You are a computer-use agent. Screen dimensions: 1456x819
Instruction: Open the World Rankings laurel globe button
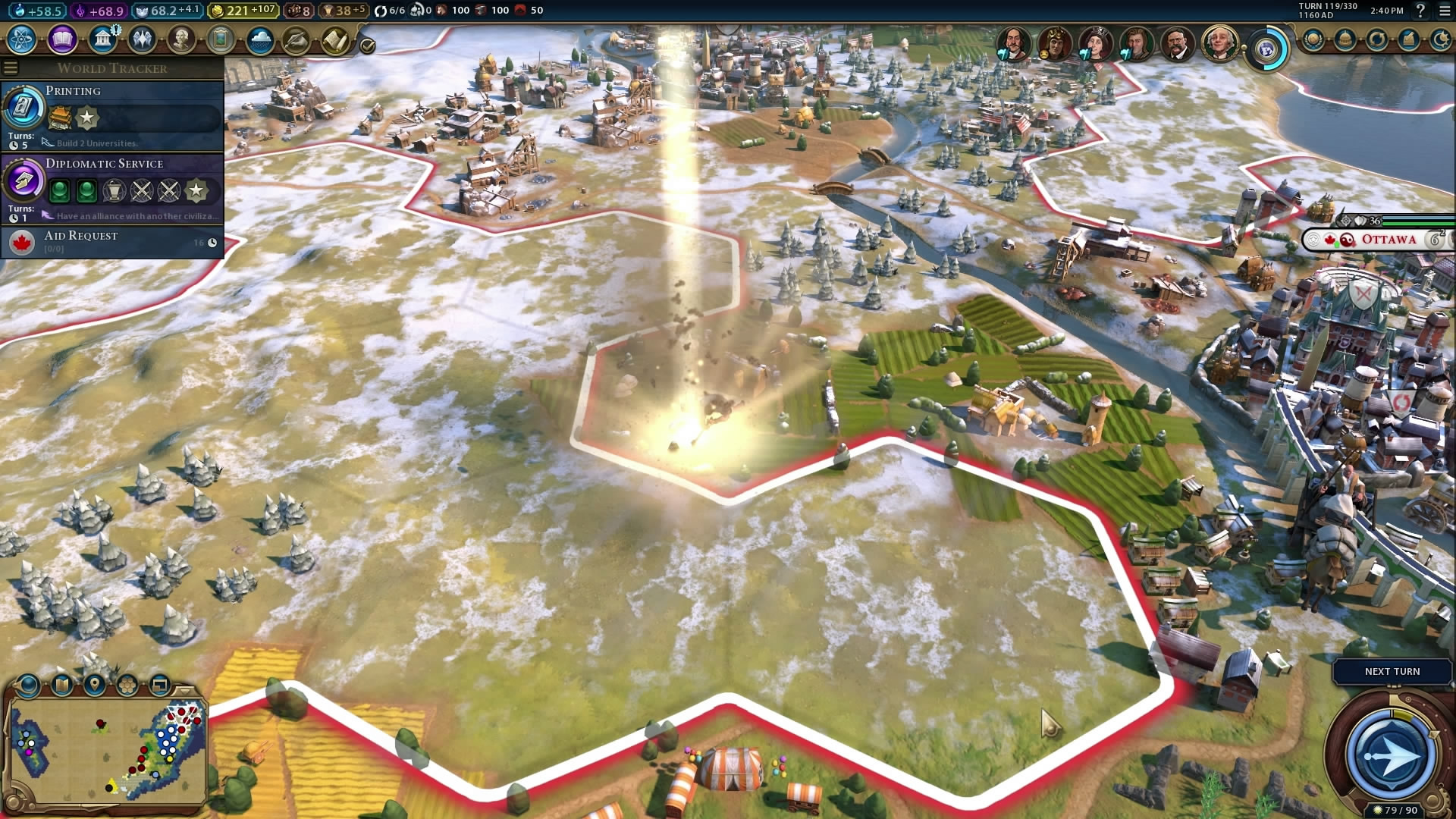click(1313, 39)
